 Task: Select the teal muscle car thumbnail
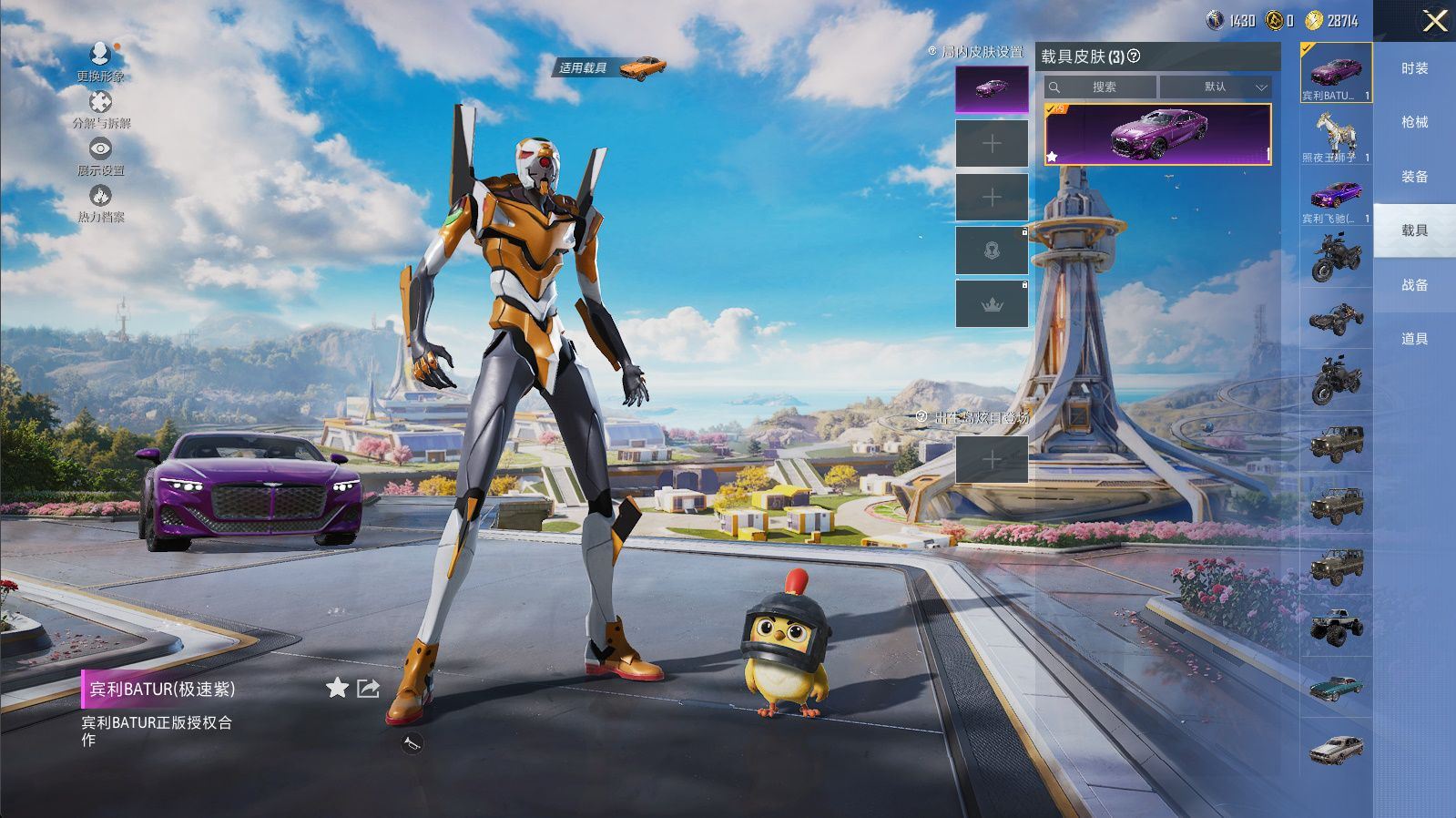coord(1336,688)
